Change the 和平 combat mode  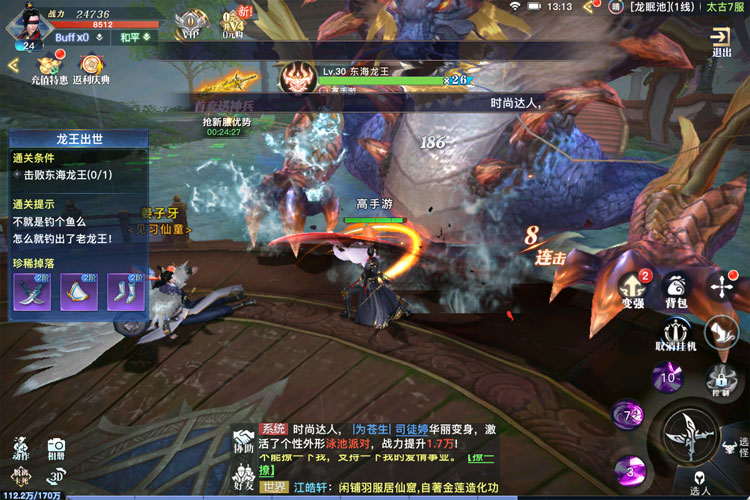[135, 37]
